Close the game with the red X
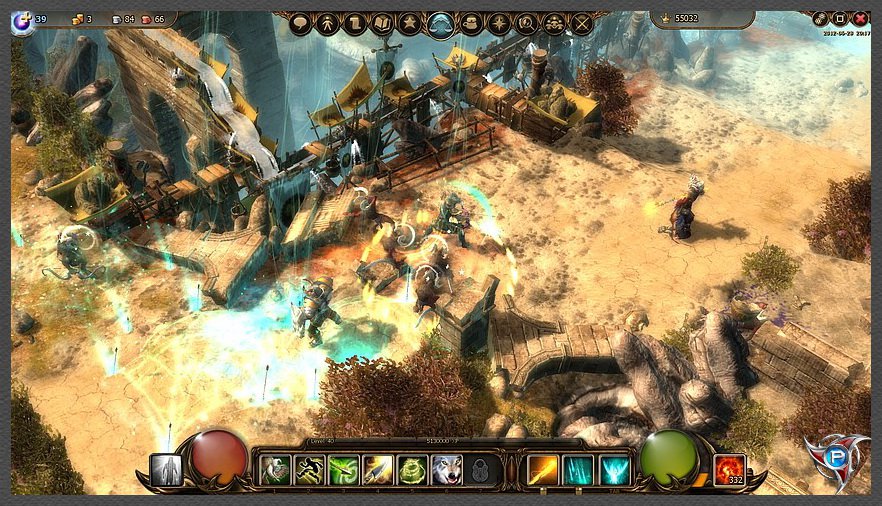 (860, 18)
